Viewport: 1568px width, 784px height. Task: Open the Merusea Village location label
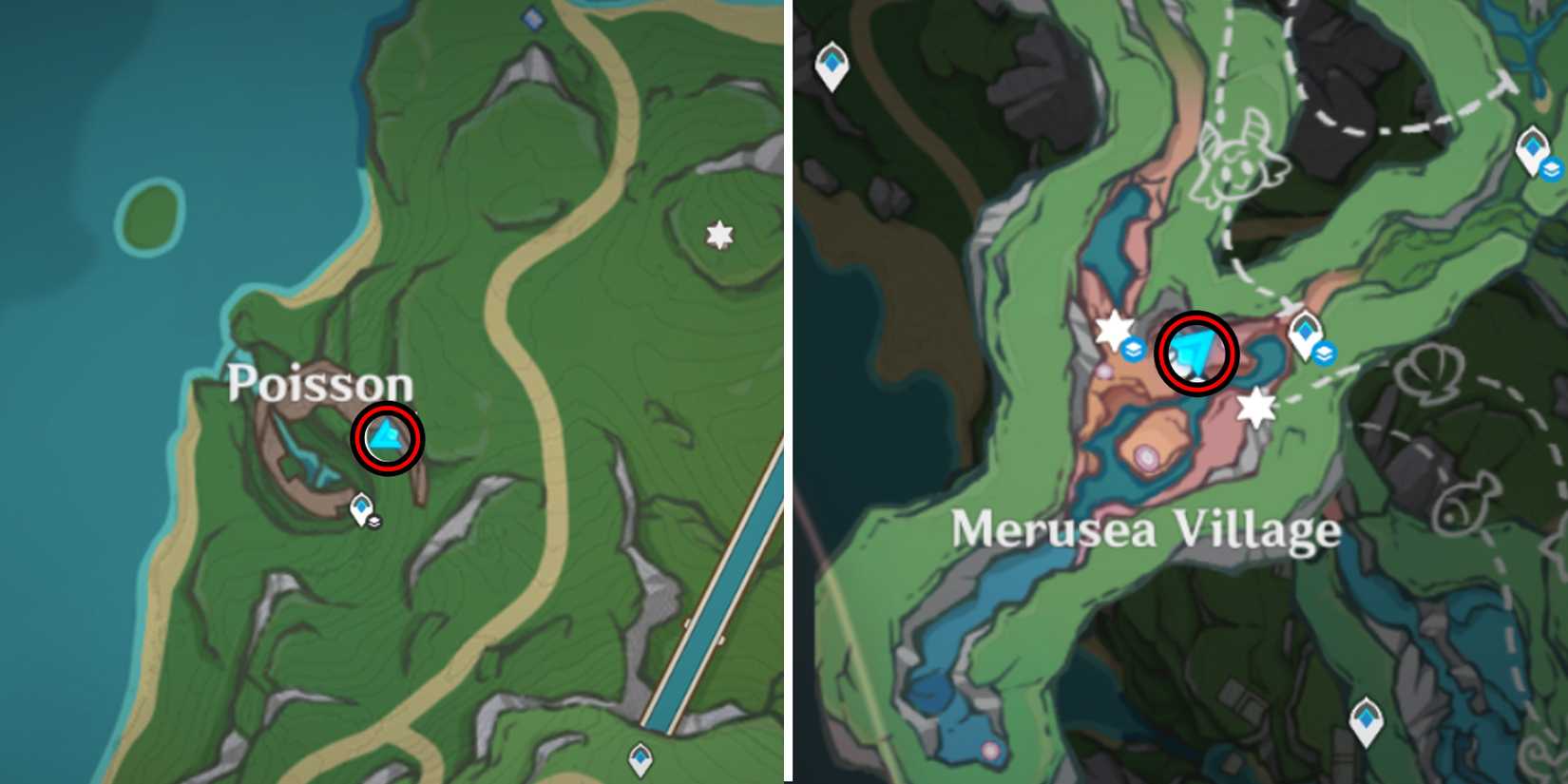point(1145,530)
